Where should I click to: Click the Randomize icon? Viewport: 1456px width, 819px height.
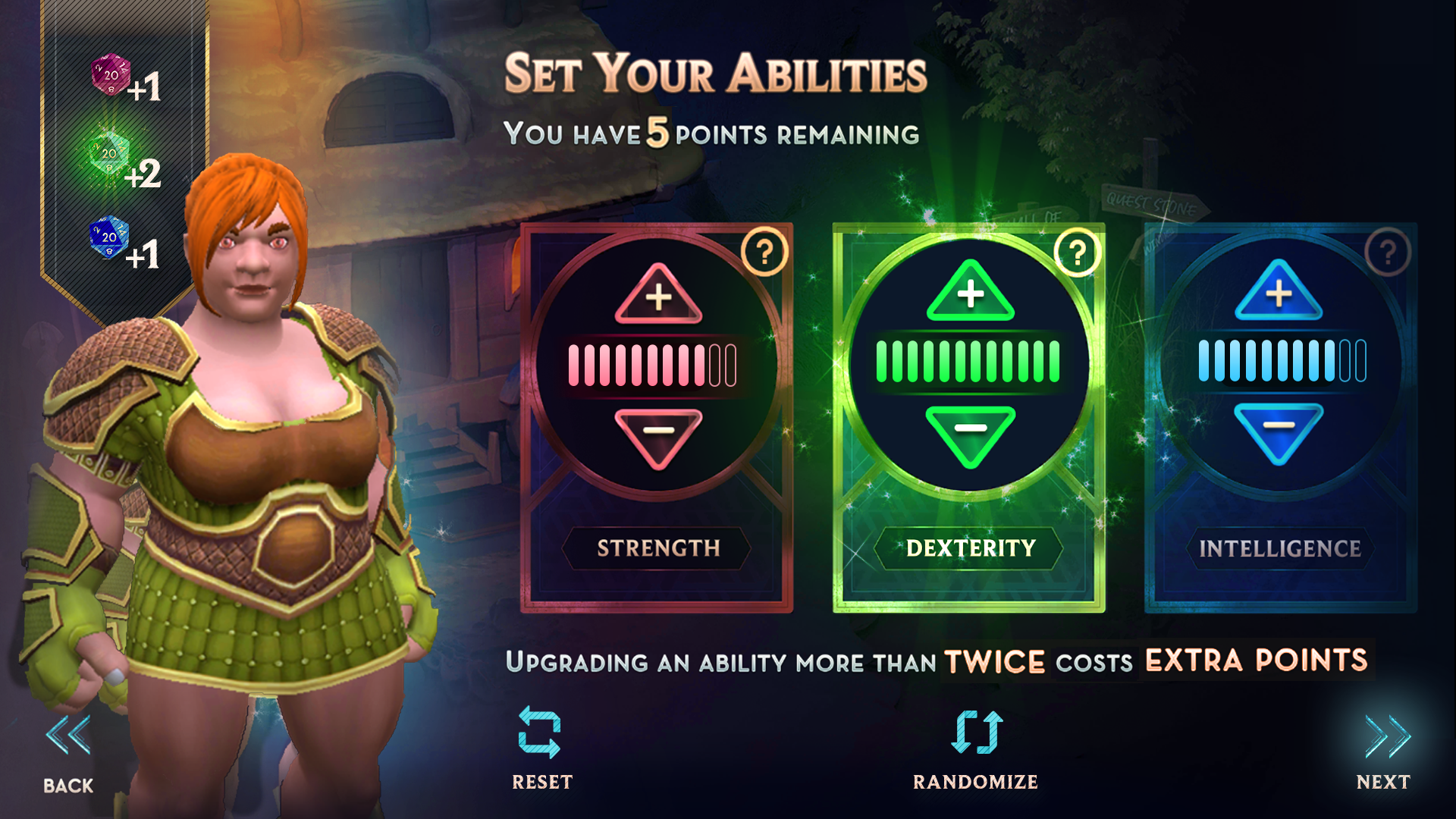[975, 730]
